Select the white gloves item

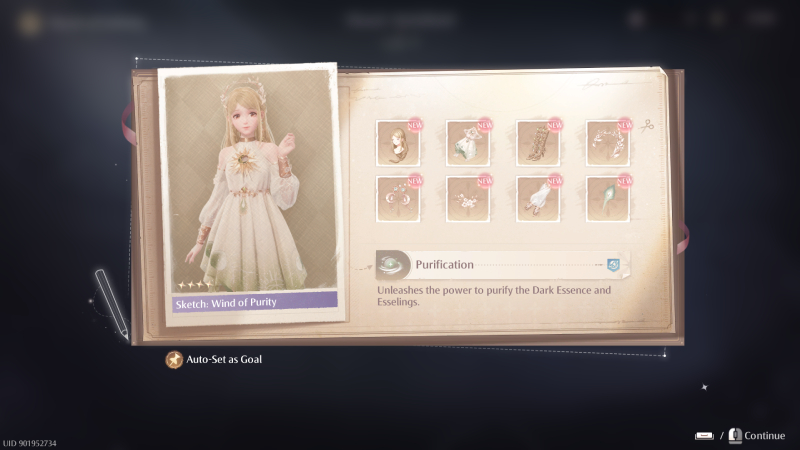coord(537,197)
